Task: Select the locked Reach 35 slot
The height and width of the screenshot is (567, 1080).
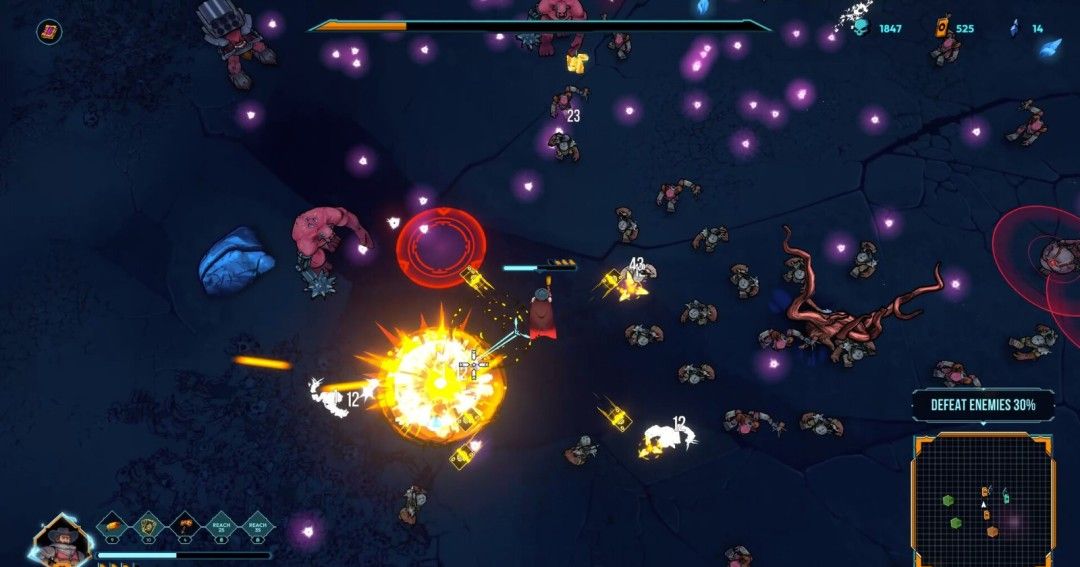Action: [257, 525]
